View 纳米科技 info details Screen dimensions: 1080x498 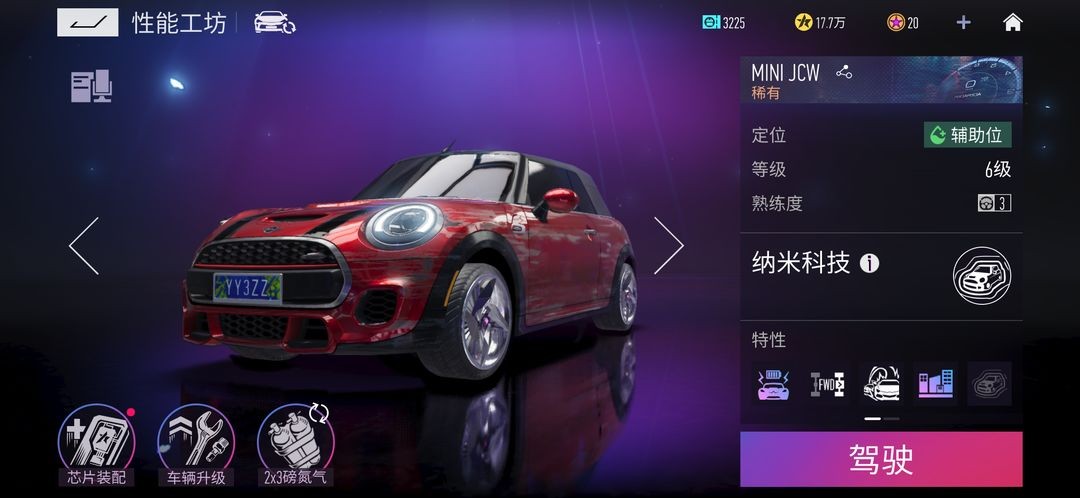coord(870,264)
